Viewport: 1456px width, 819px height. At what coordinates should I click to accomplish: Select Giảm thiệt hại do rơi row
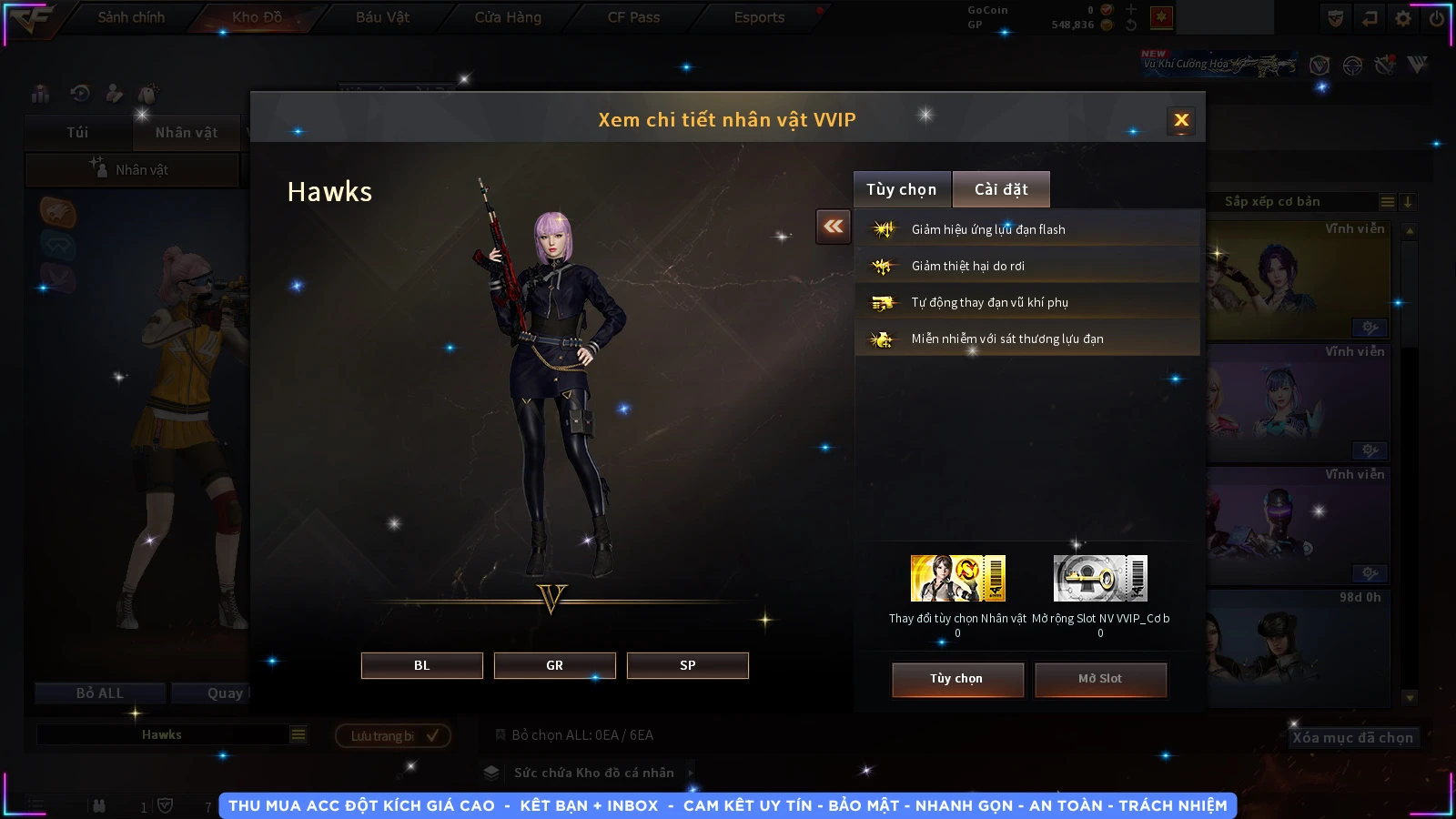(x=1026, y=266)
